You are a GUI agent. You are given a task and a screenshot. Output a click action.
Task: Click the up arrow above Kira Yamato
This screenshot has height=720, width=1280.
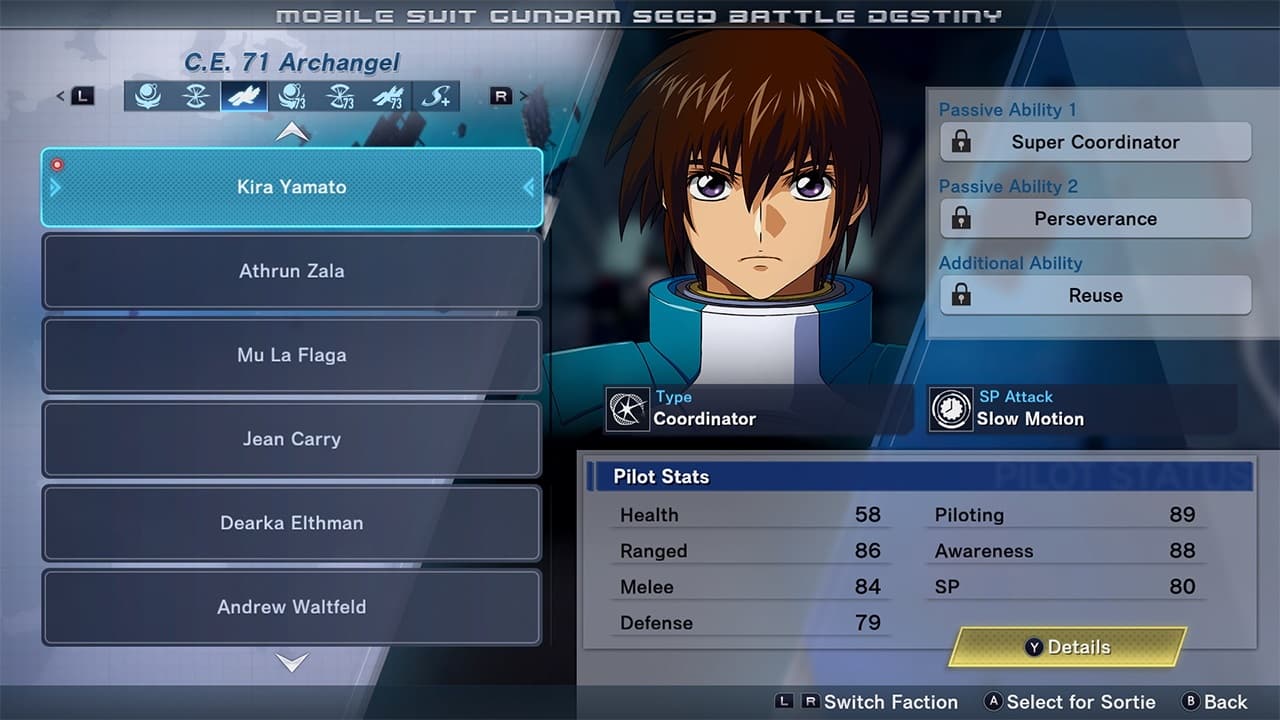click(x=291, y=130)
